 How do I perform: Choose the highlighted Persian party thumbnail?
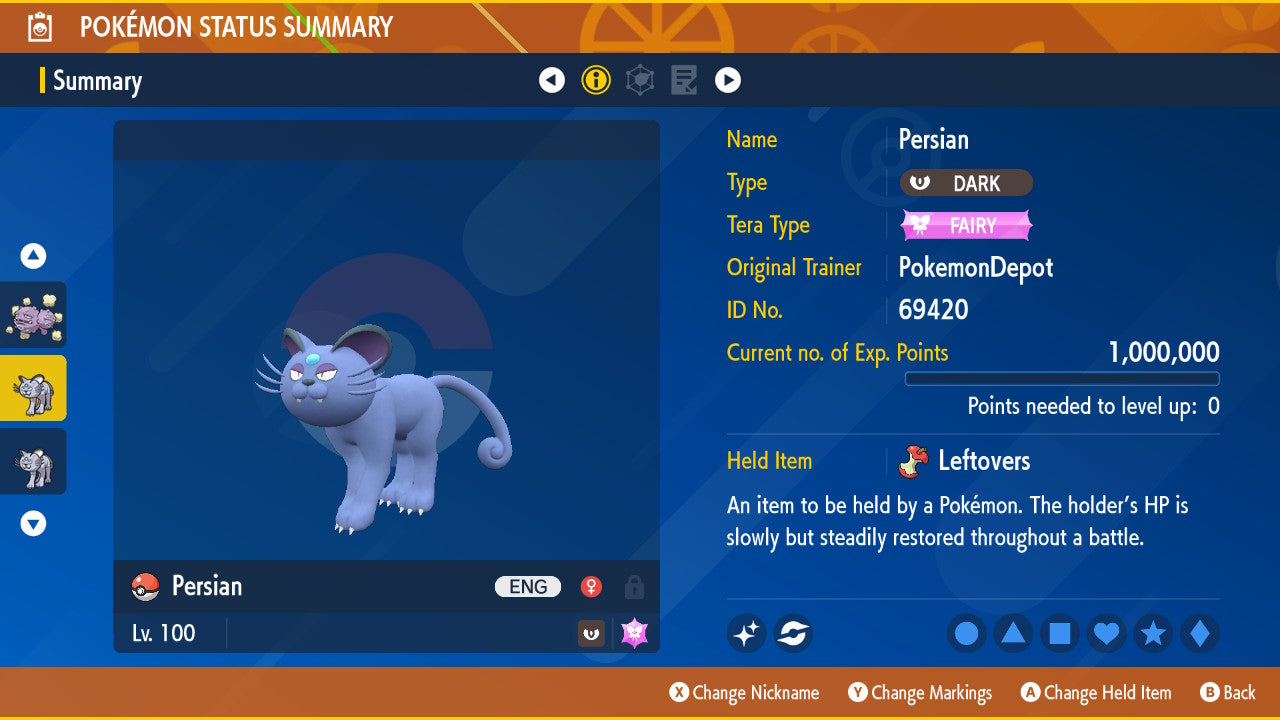pyautogui.click(x=34, y=388)
